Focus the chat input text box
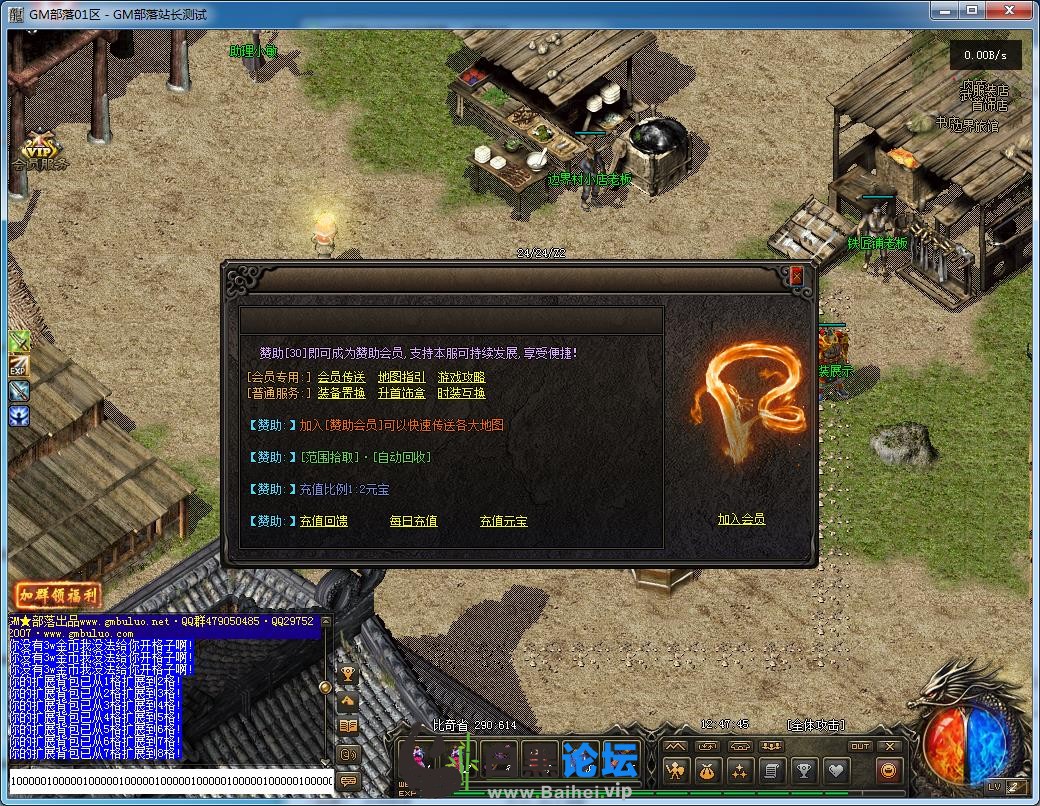Screen dimensions: 1040x806 tap(170, 780)
